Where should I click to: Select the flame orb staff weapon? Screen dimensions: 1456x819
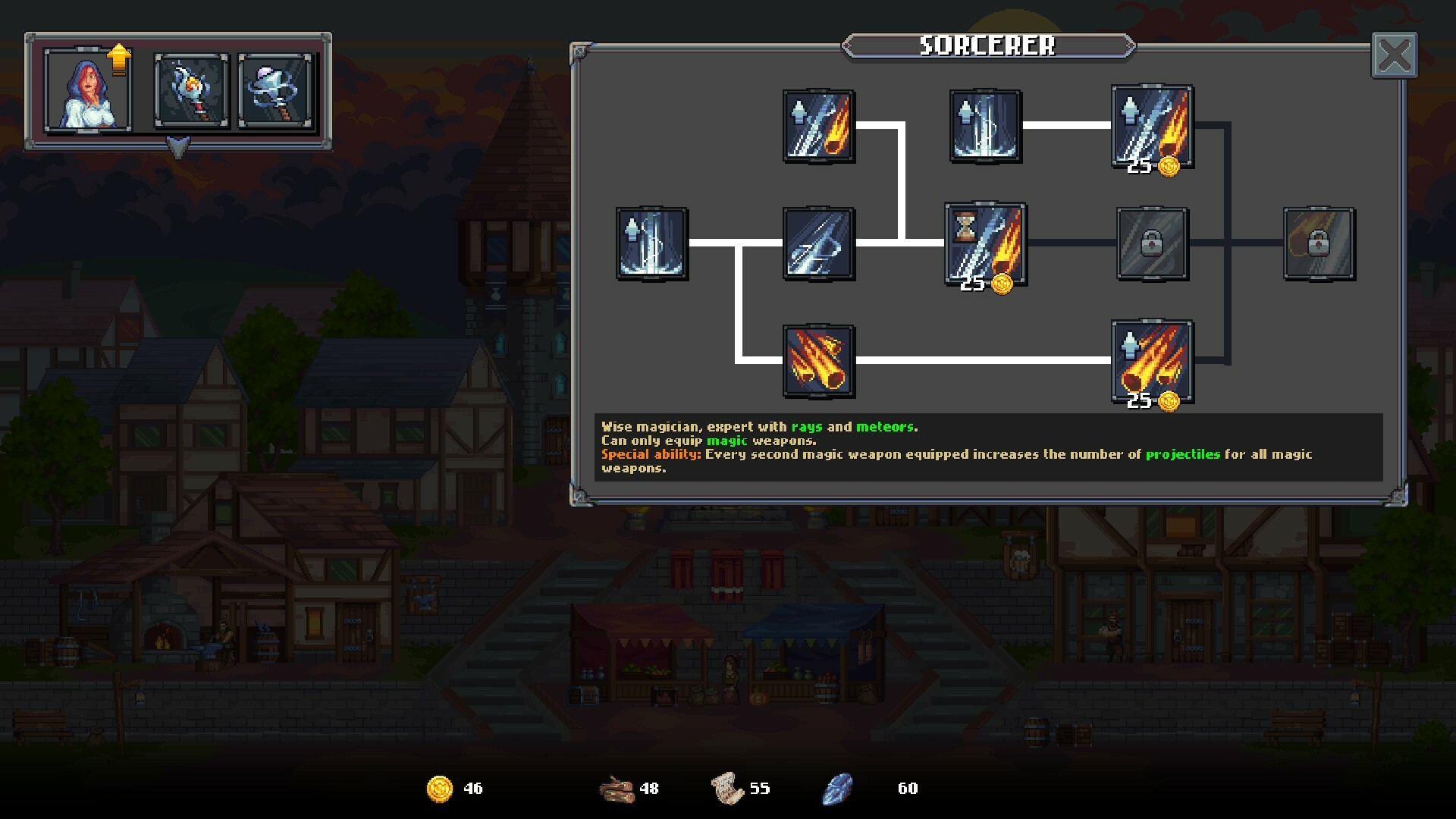pyautogui.click(x=191, y=90)
